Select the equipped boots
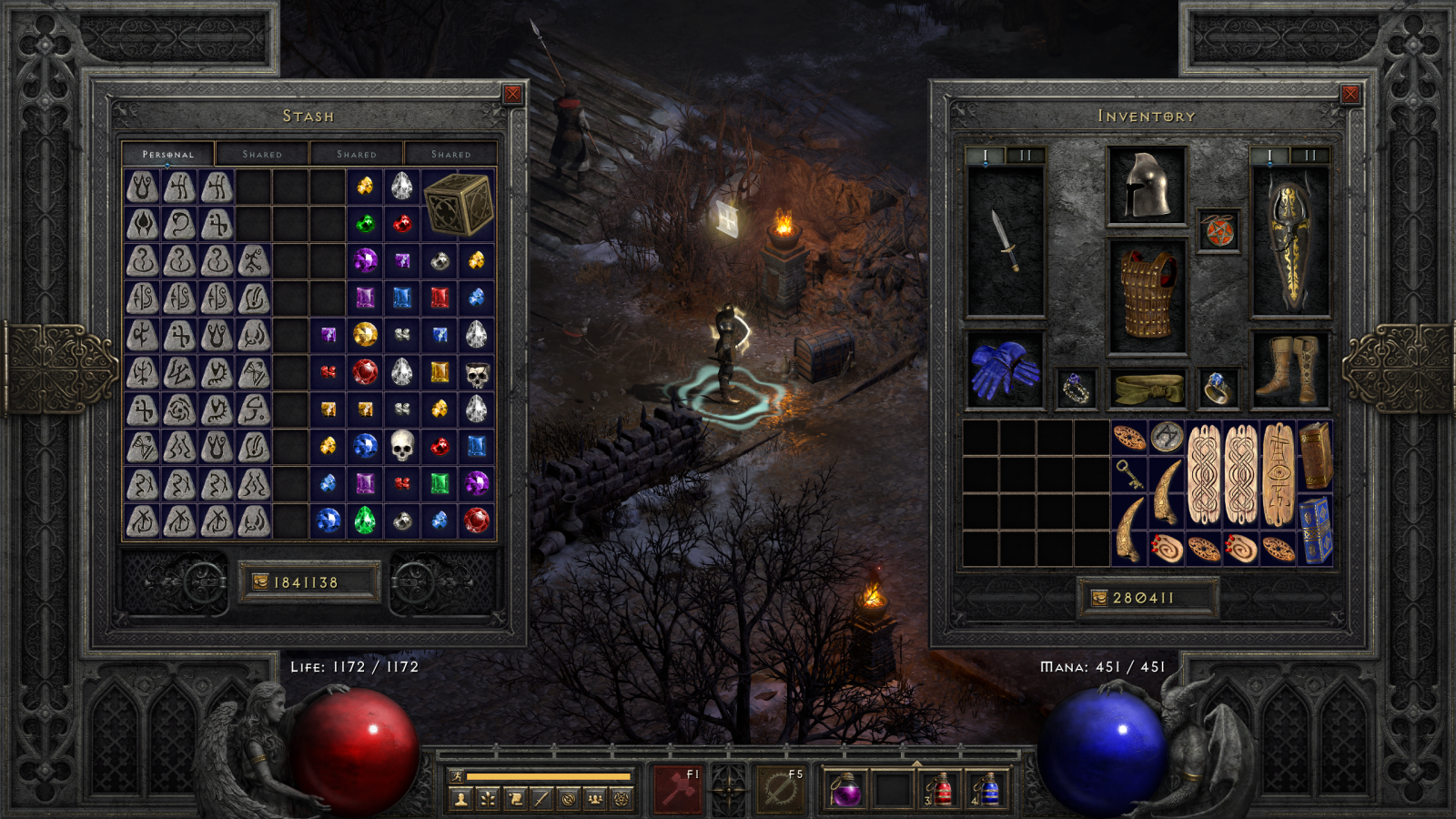Screen dimensions: 1456x819 (1289, 370)
